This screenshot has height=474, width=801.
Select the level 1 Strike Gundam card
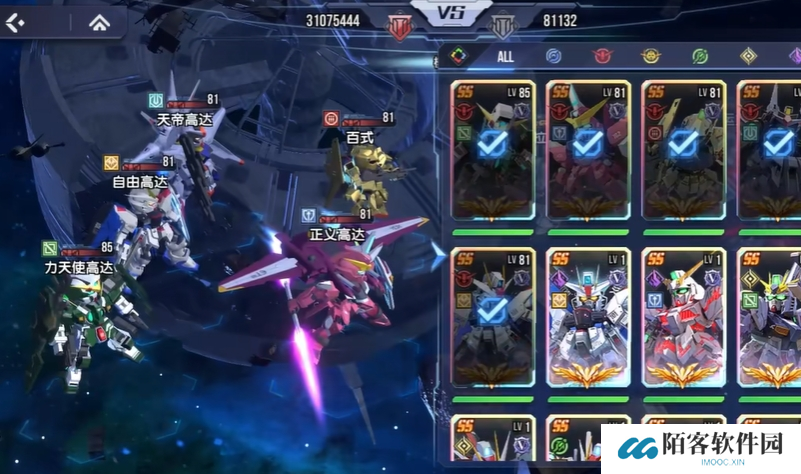(x=588, y=316)
